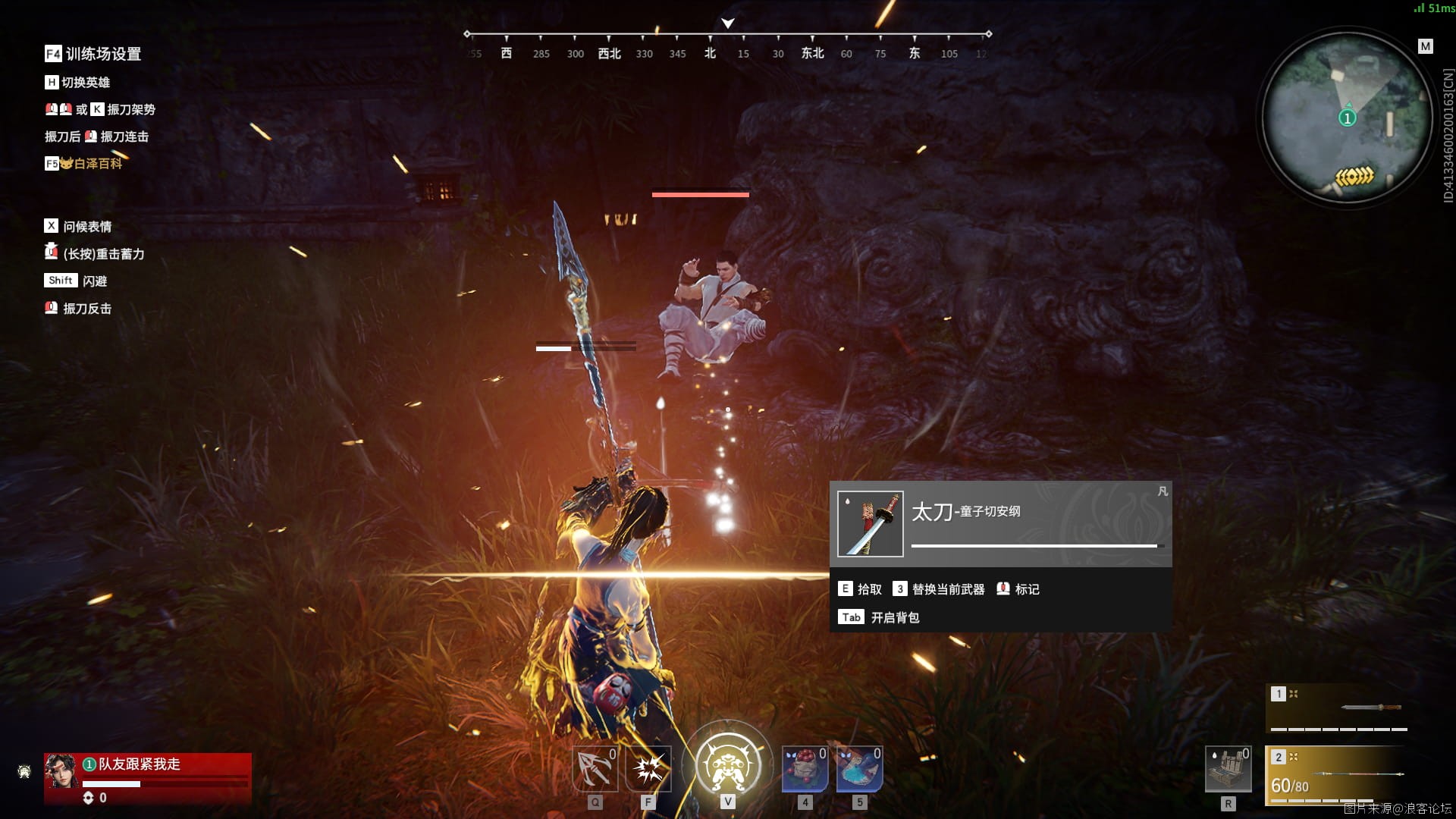
Task: Use the red berry pouch item
Action: 805,769
